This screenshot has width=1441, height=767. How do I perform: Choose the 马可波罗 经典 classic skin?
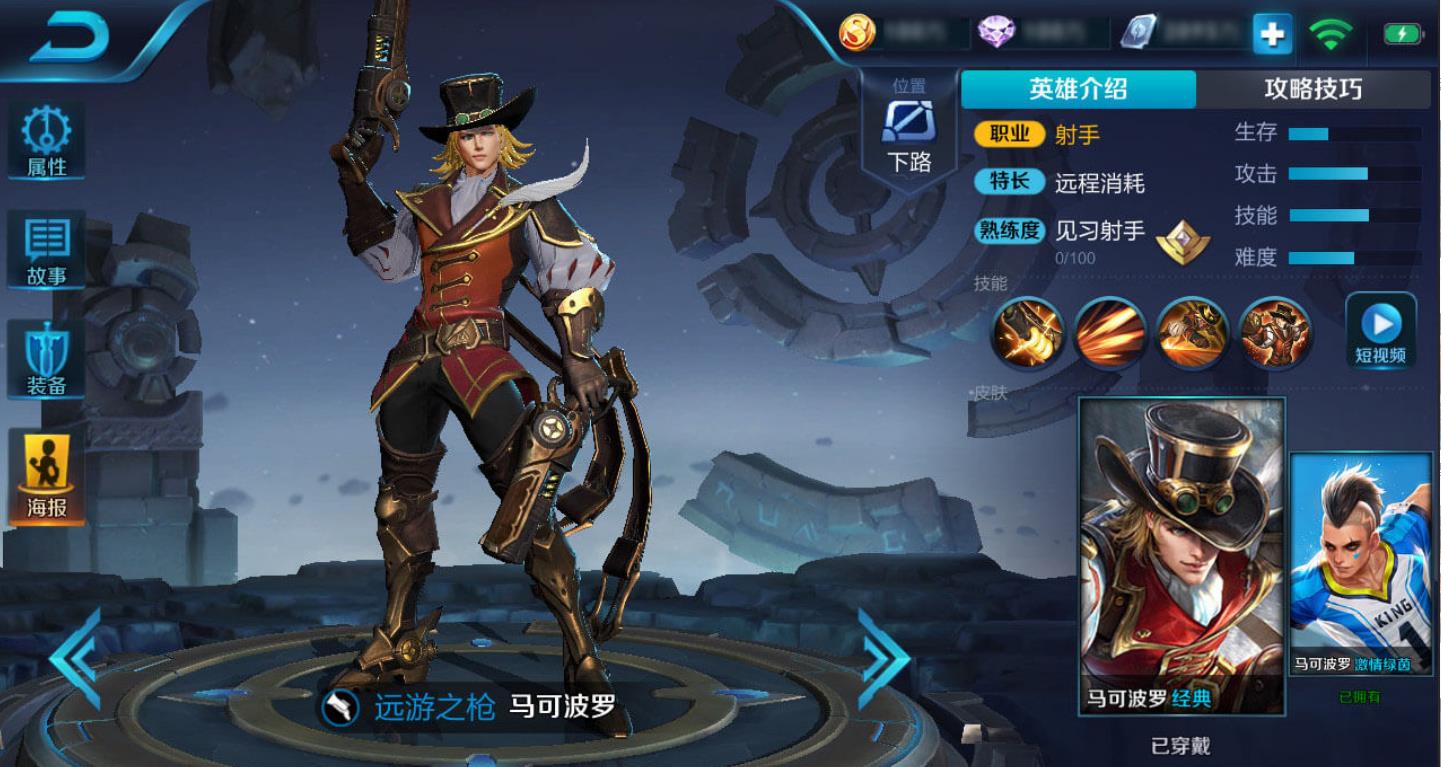click(1182, 555)
